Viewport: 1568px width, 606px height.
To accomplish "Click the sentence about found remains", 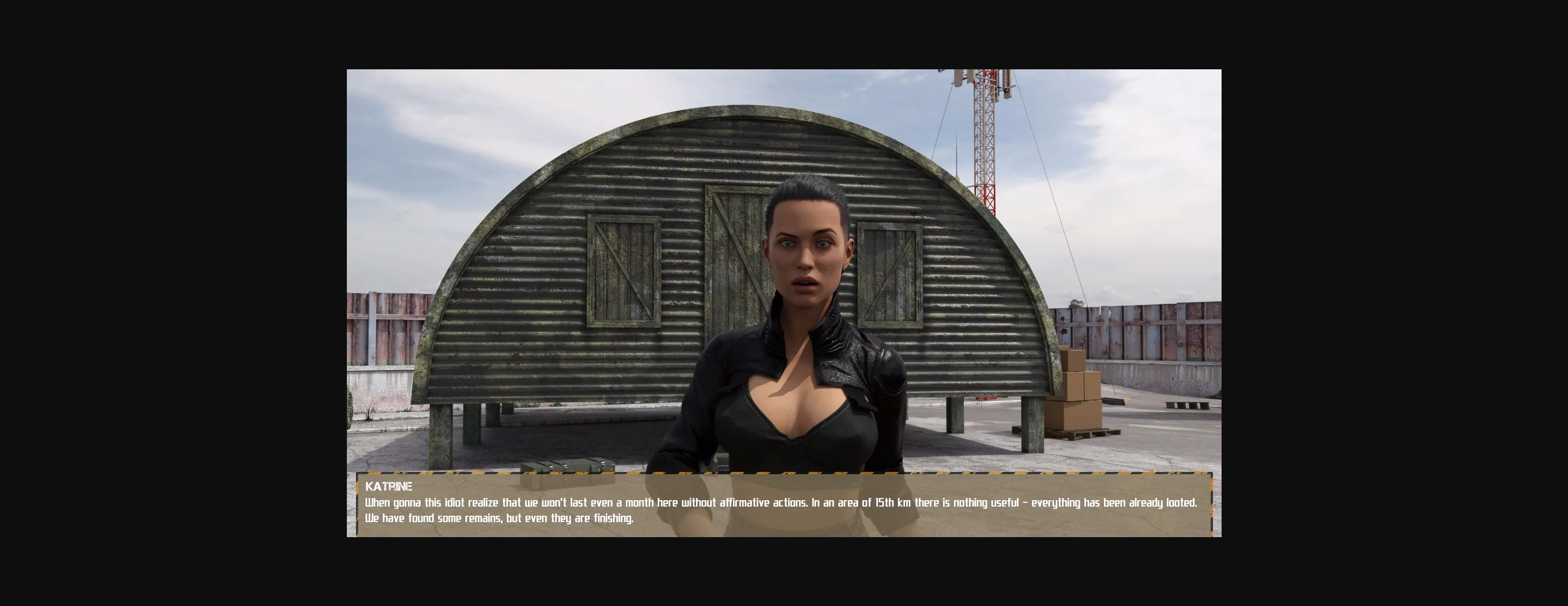I will coord(499,518).
